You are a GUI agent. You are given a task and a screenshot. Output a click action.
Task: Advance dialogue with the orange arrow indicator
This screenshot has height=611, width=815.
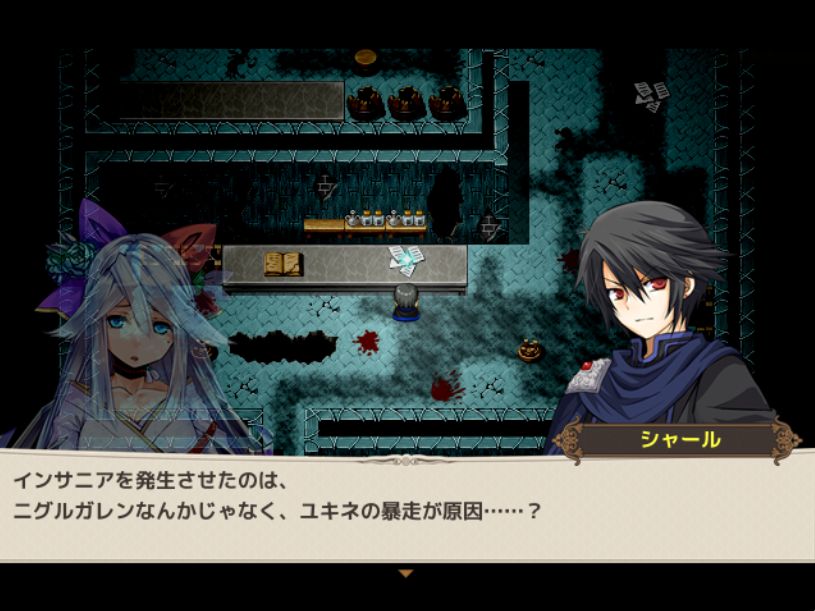[405, 573]
